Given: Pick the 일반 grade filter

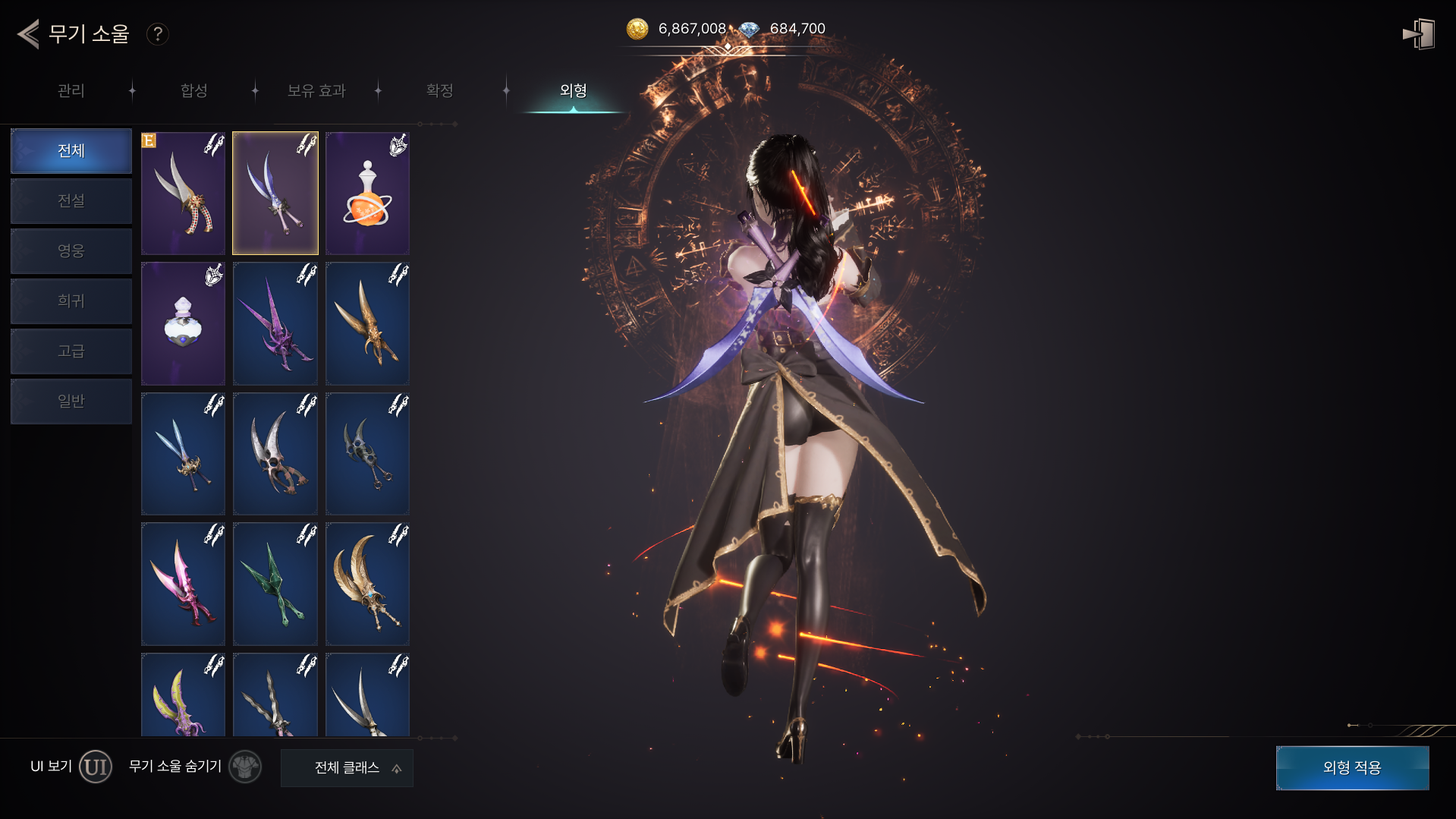Looking at the screenshot, I should (x=71, y=402).
